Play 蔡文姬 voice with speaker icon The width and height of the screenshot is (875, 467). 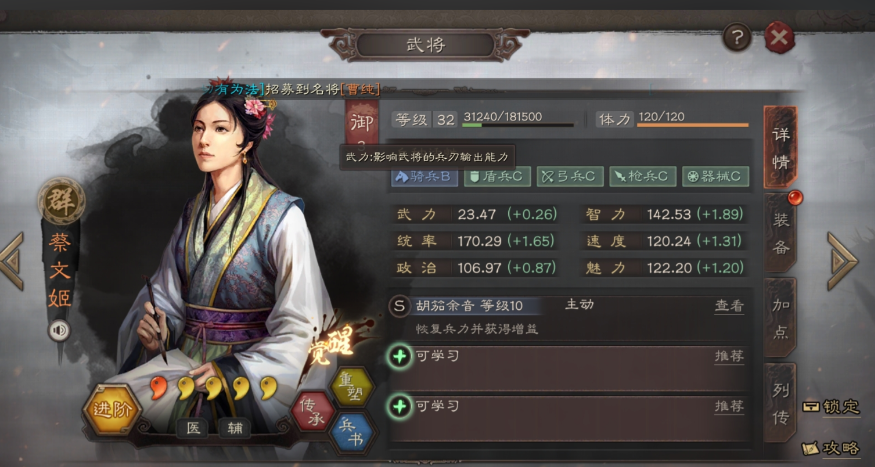(58, 330)
